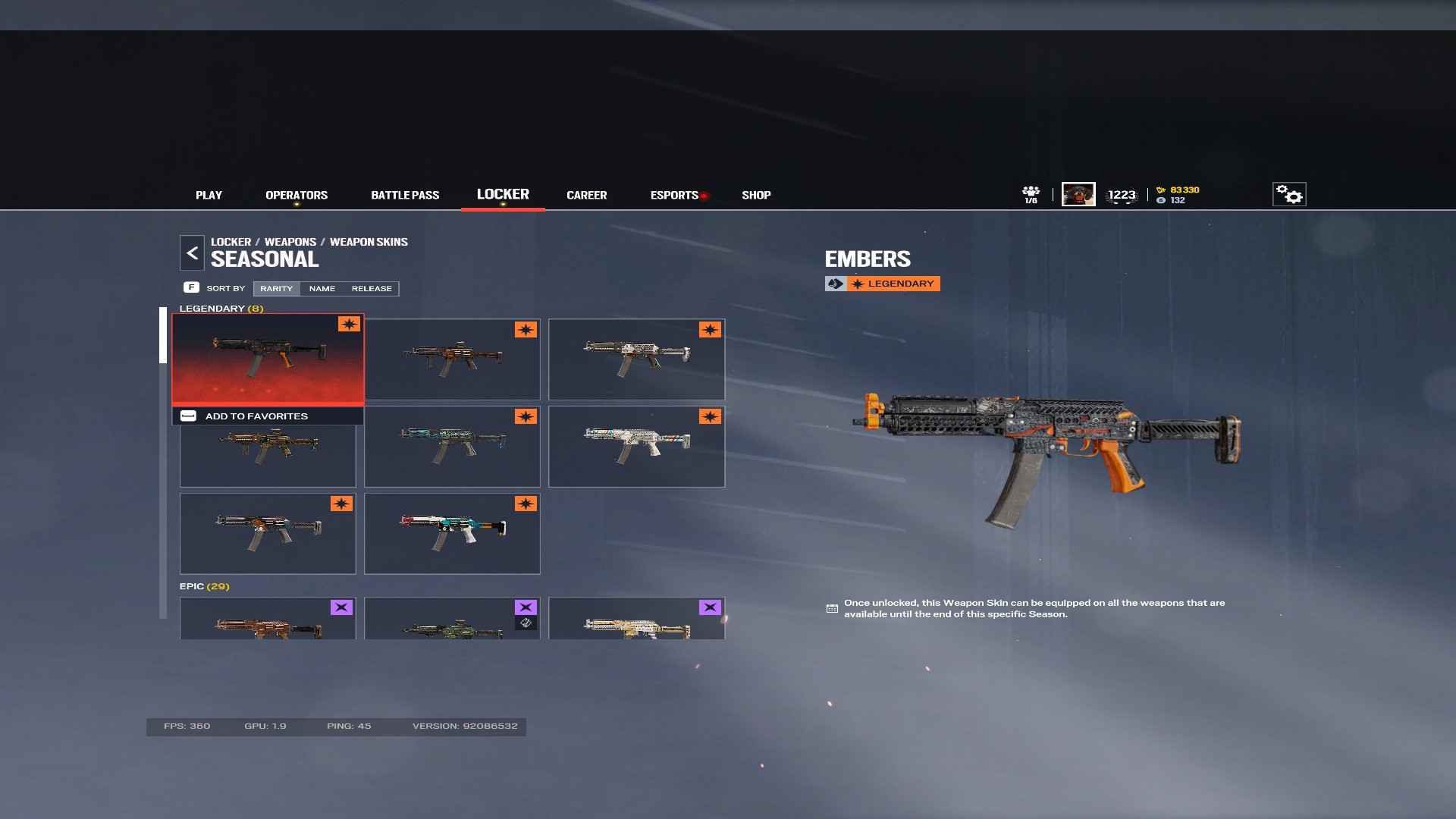The width and height of the screenshot is (1456, 819).
Task: Click the back arrow button
Action: (192, 253)
